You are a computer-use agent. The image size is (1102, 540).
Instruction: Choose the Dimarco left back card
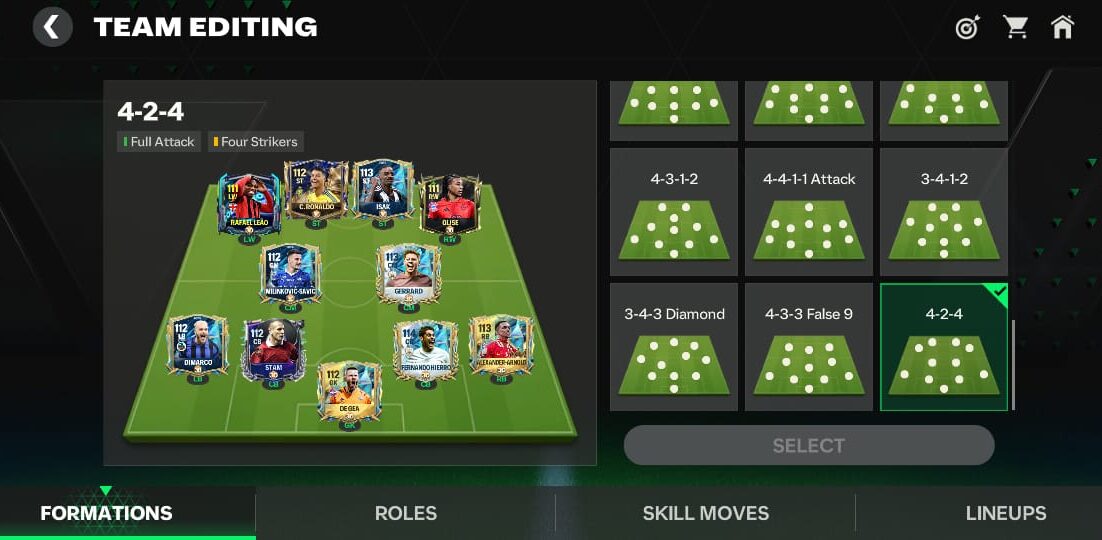click(197, 347)
